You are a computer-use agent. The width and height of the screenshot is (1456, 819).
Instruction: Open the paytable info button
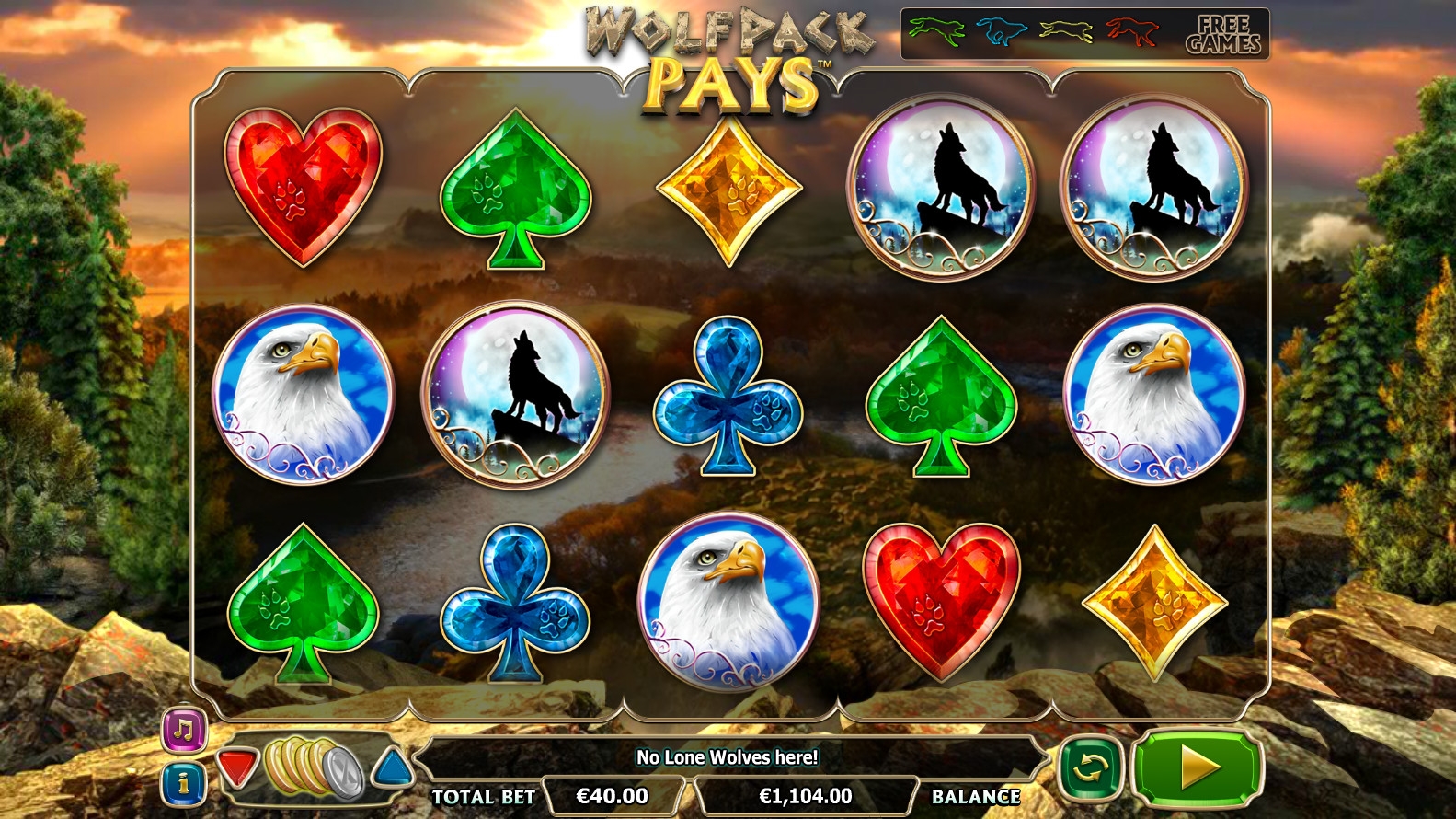tap(184, 783)
